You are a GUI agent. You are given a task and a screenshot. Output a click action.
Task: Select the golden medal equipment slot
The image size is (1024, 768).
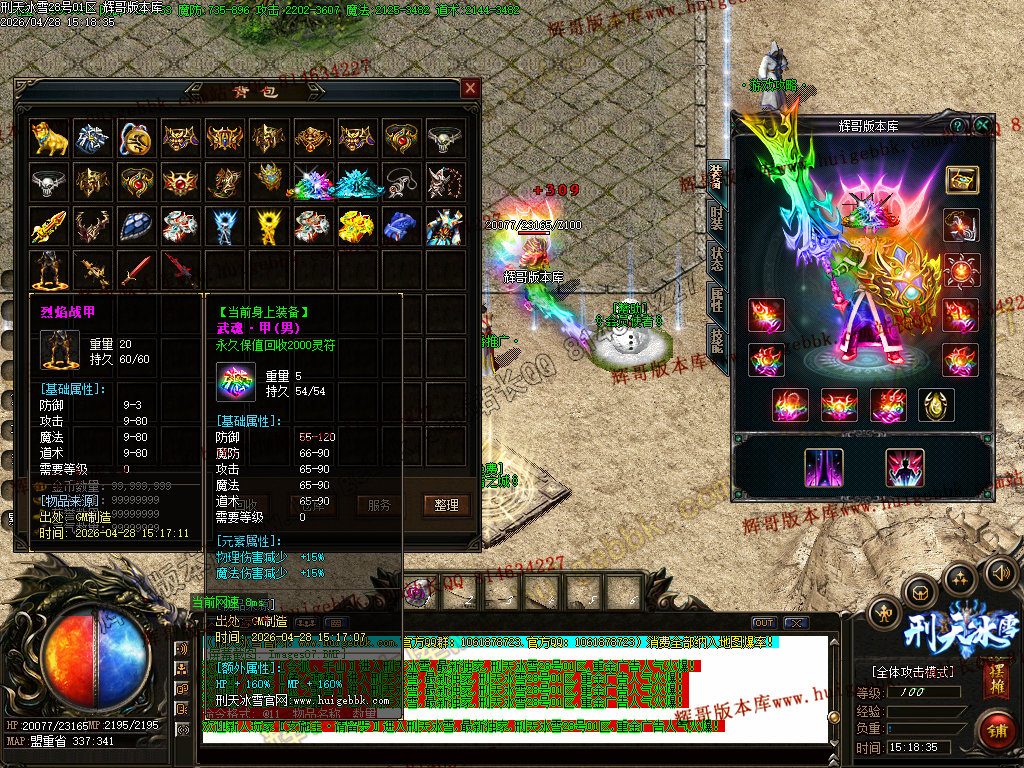[936, 405]
